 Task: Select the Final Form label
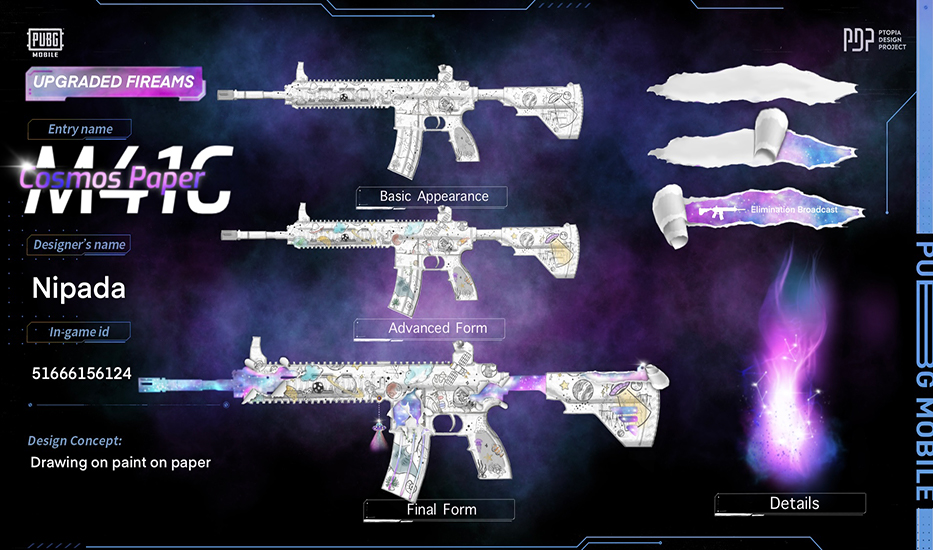[441, 509]
